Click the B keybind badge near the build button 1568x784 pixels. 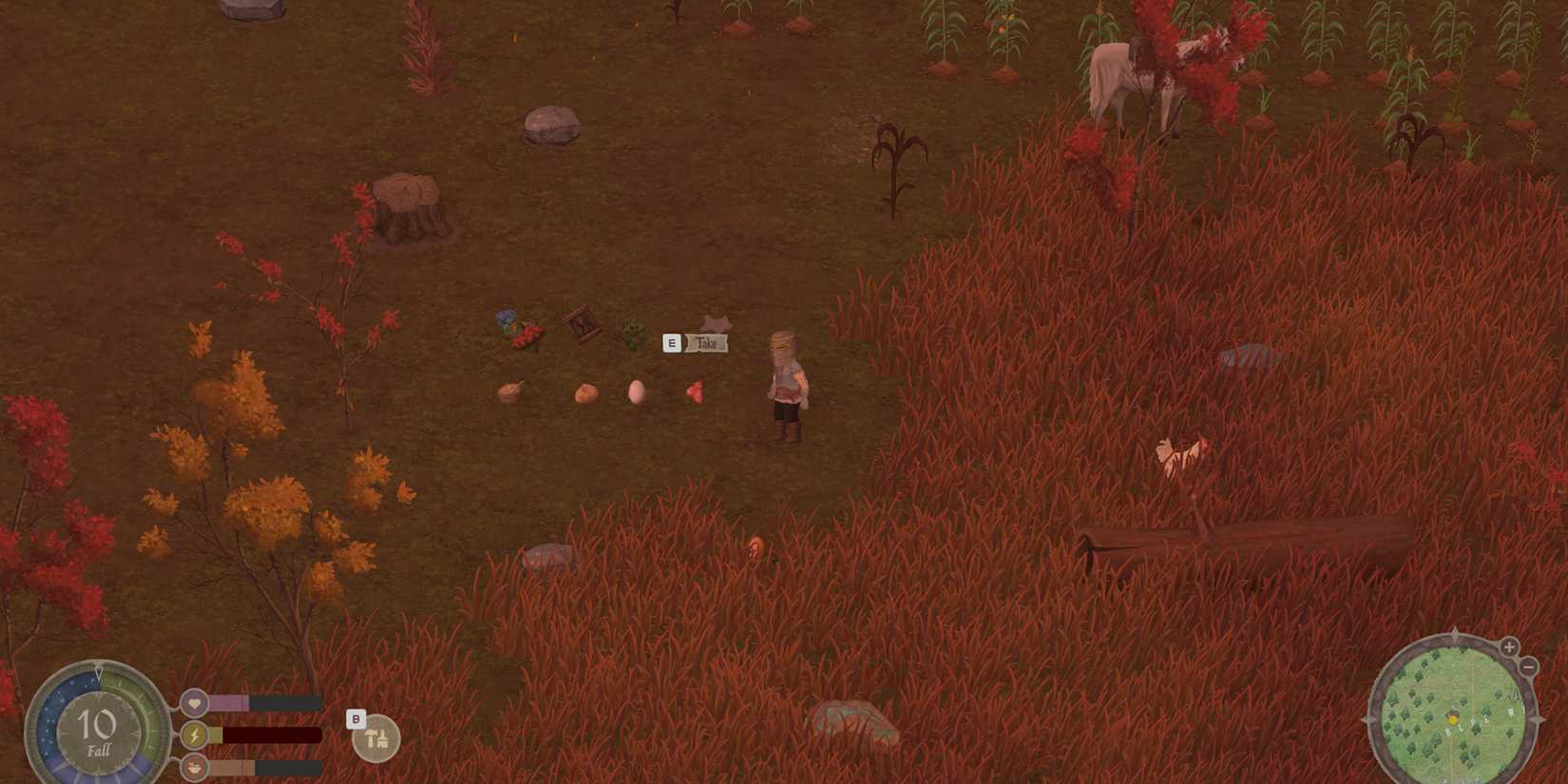pyautogui.click(x=356, y=719)
